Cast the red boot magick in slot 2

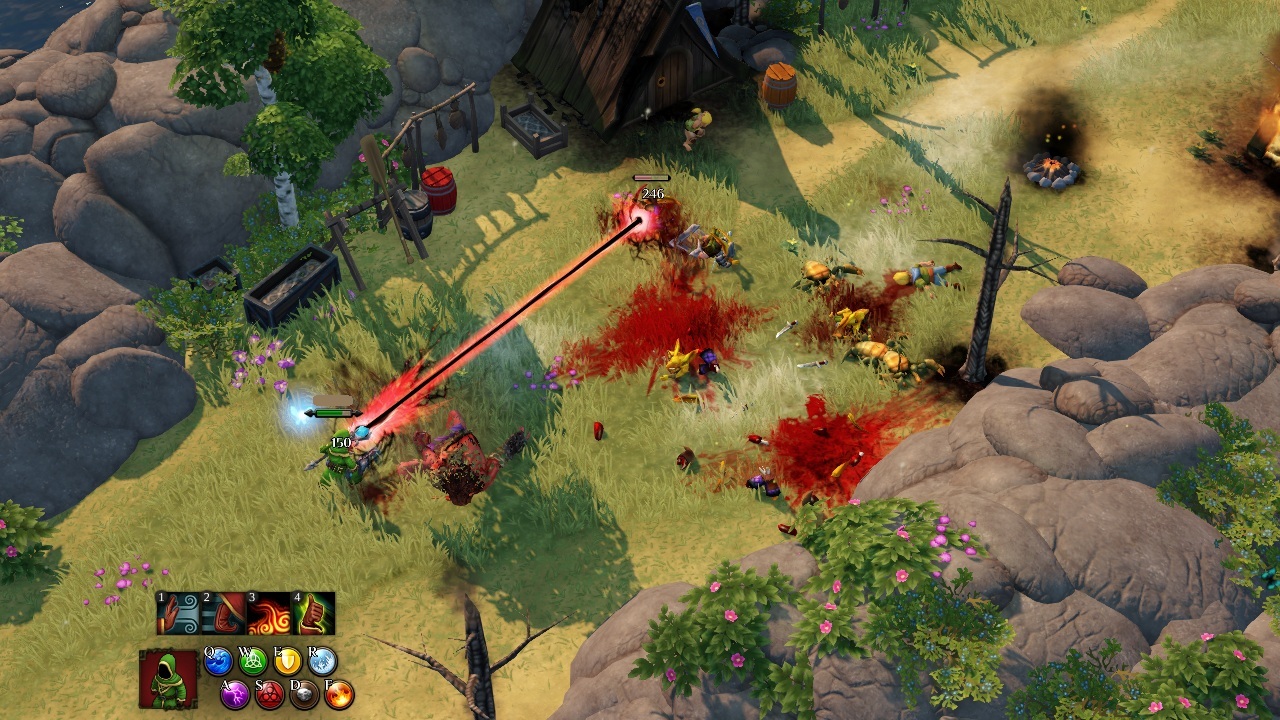click(x=223, y=613)
